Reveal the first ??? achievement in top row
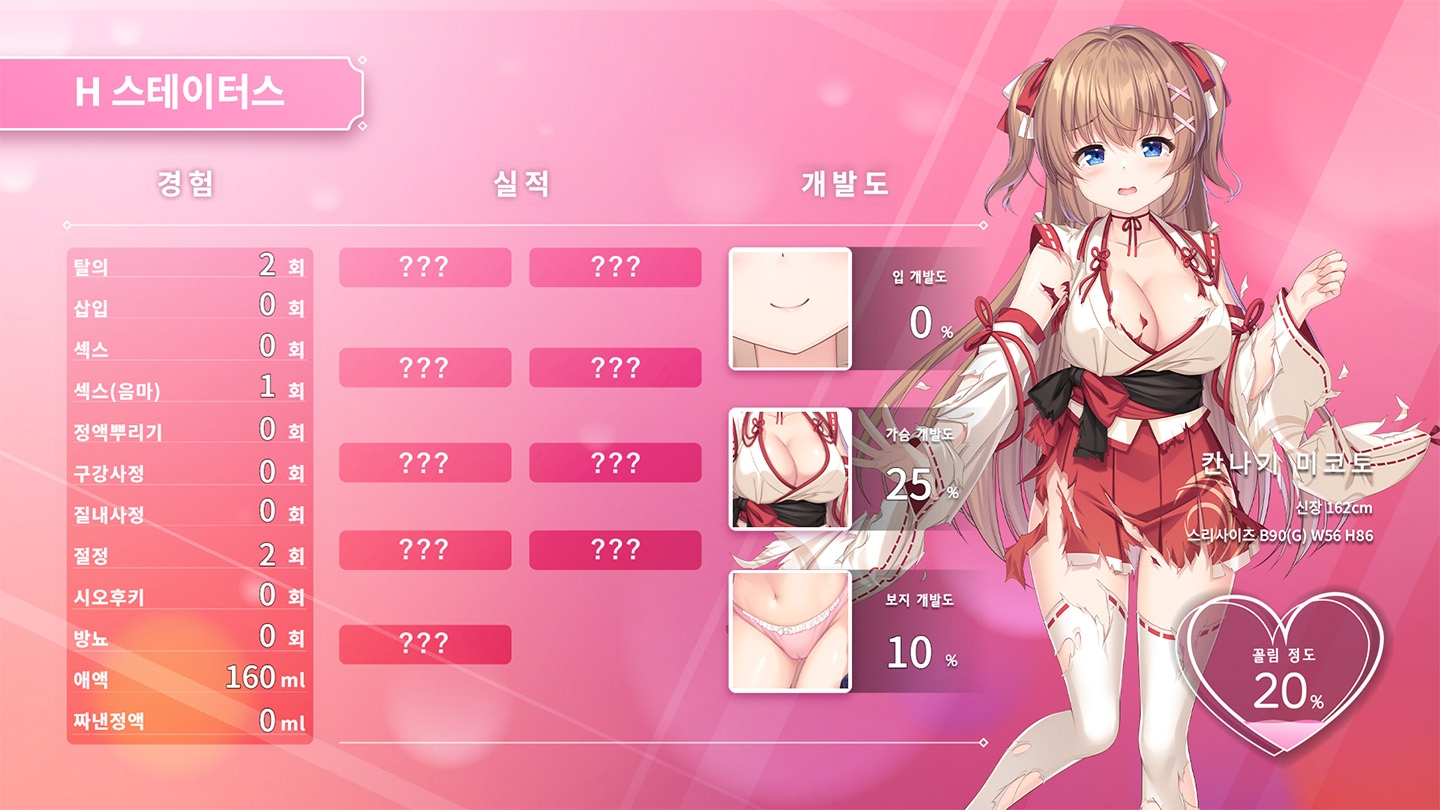This screenshot has height=810, width=1440. 424,268
